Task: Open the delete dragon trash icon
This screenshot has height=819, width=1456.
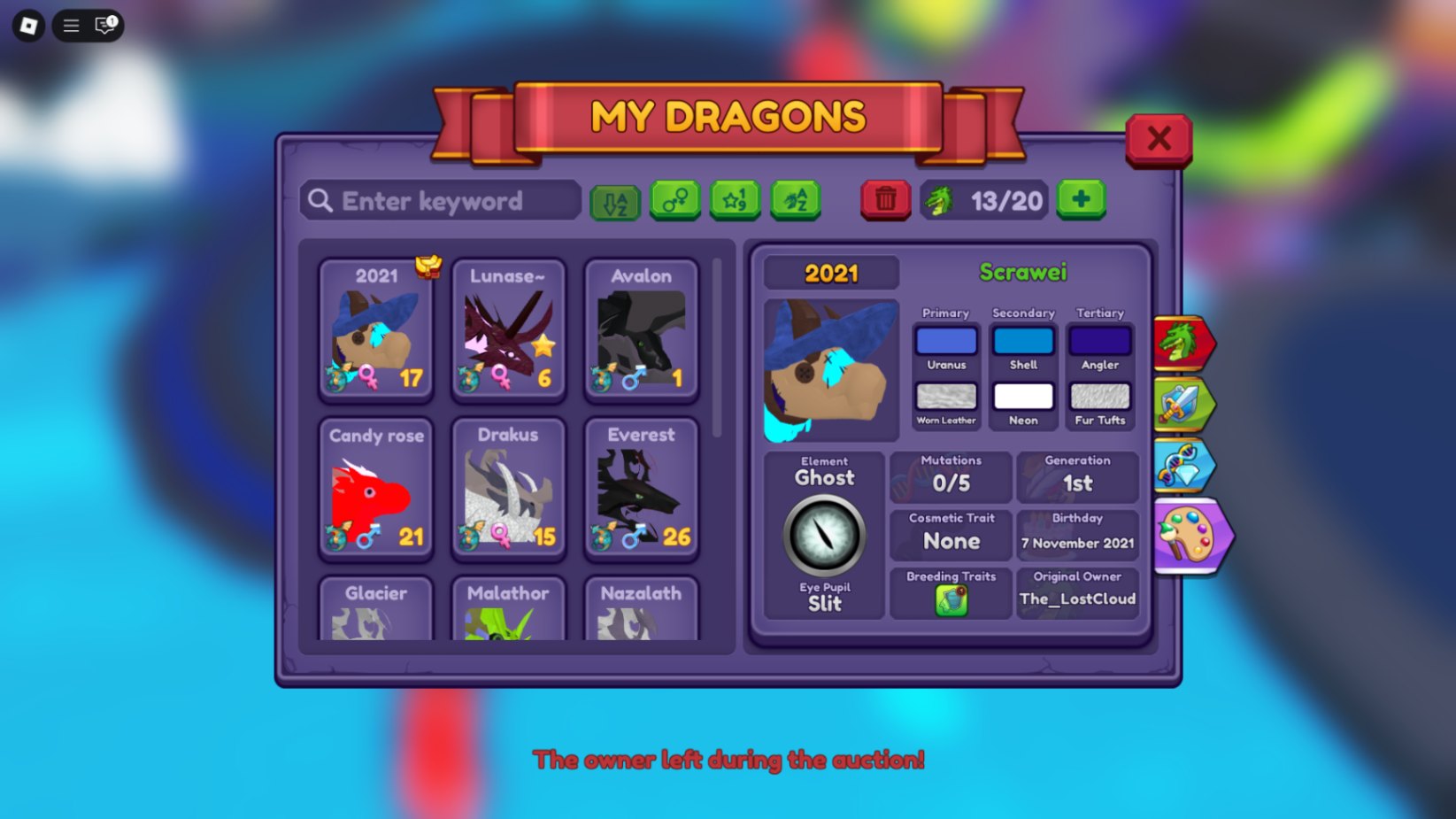Action: point(884,200)
